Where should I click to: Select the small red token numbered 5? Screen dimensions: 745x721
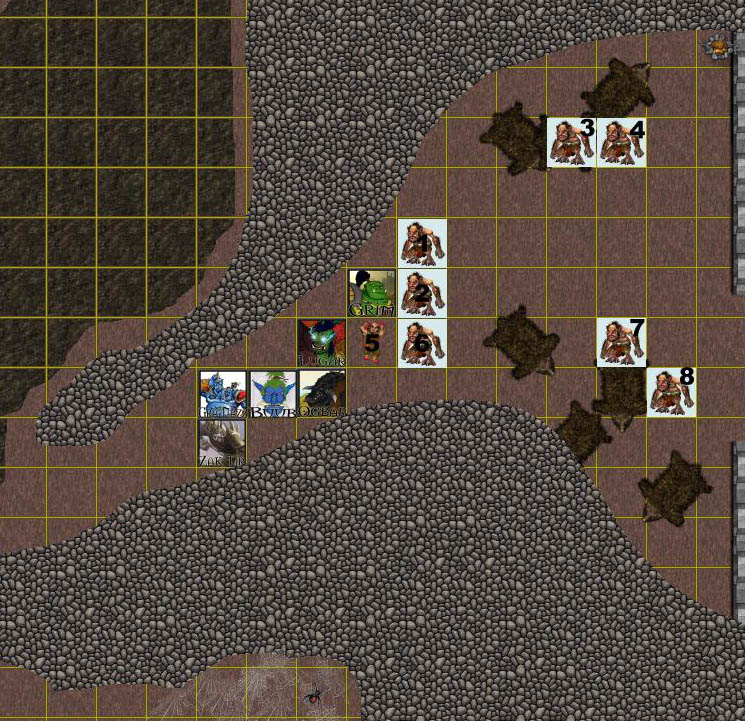tap(372, 342)
